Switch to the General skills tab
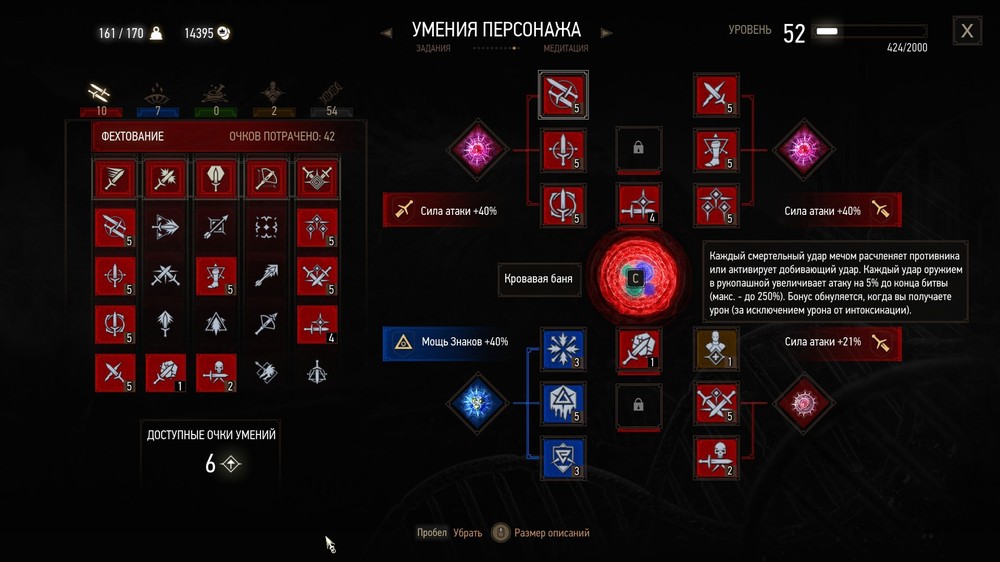Image resolution: width=1000 pixels, height=562 pixels. 271,93
